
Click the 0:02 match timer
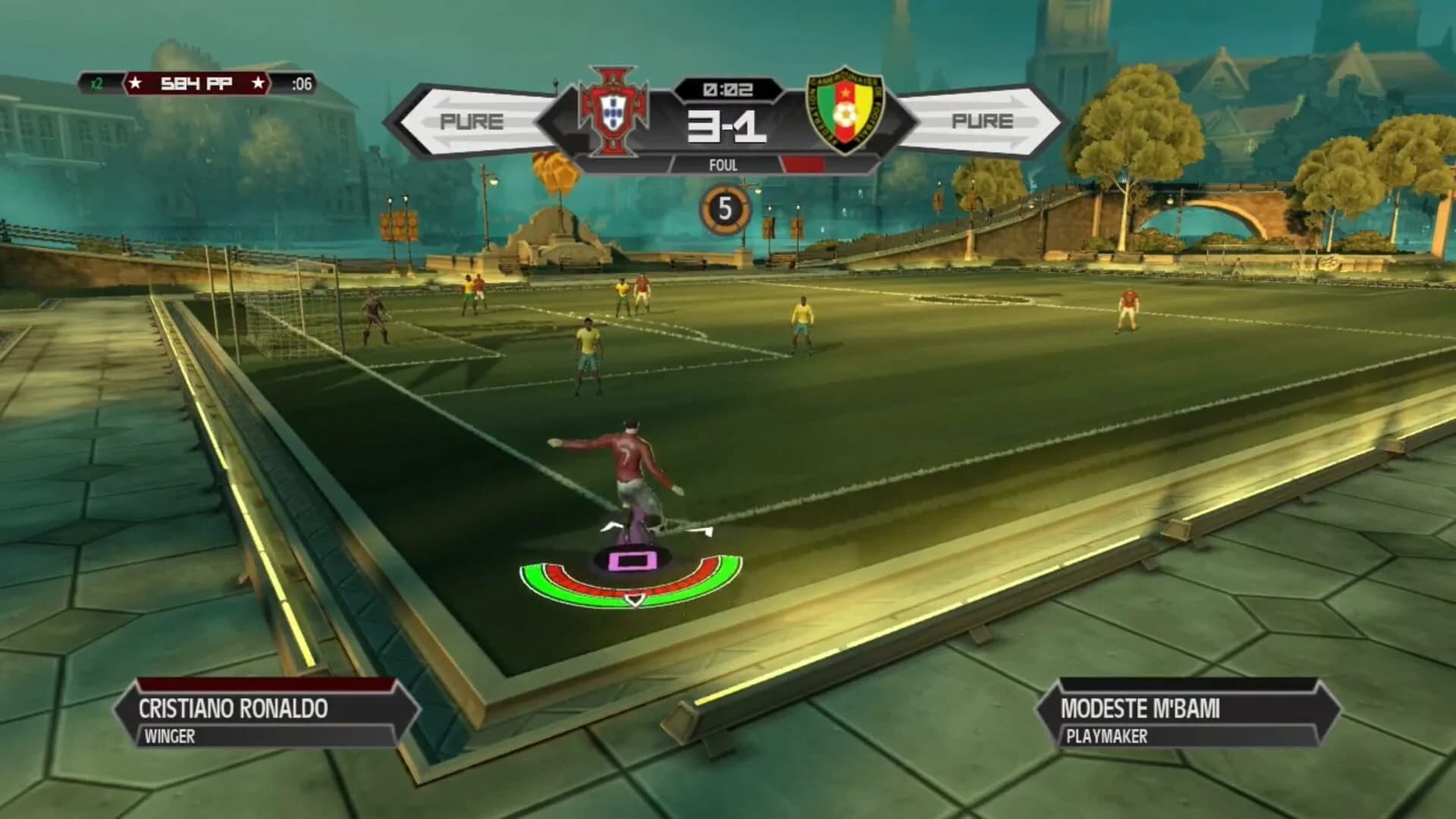pos(729,89)
